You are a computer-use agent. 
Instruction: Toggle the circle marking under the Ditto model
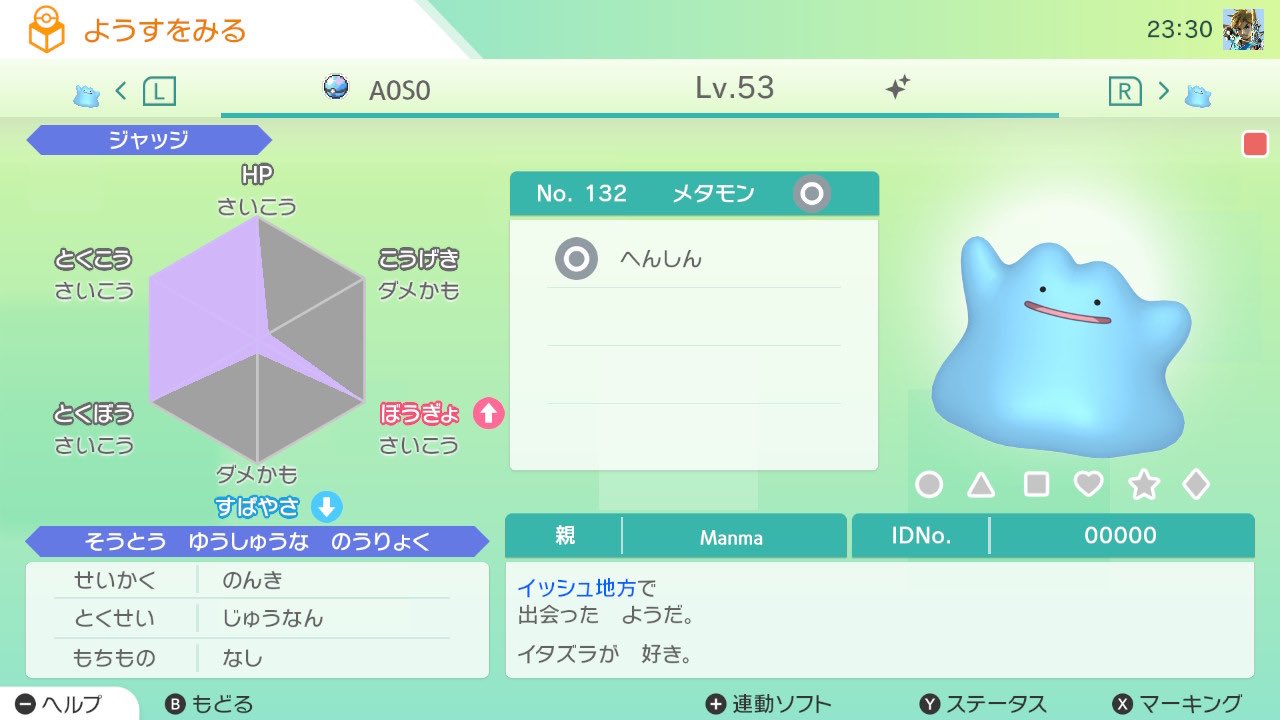point(929,484)
